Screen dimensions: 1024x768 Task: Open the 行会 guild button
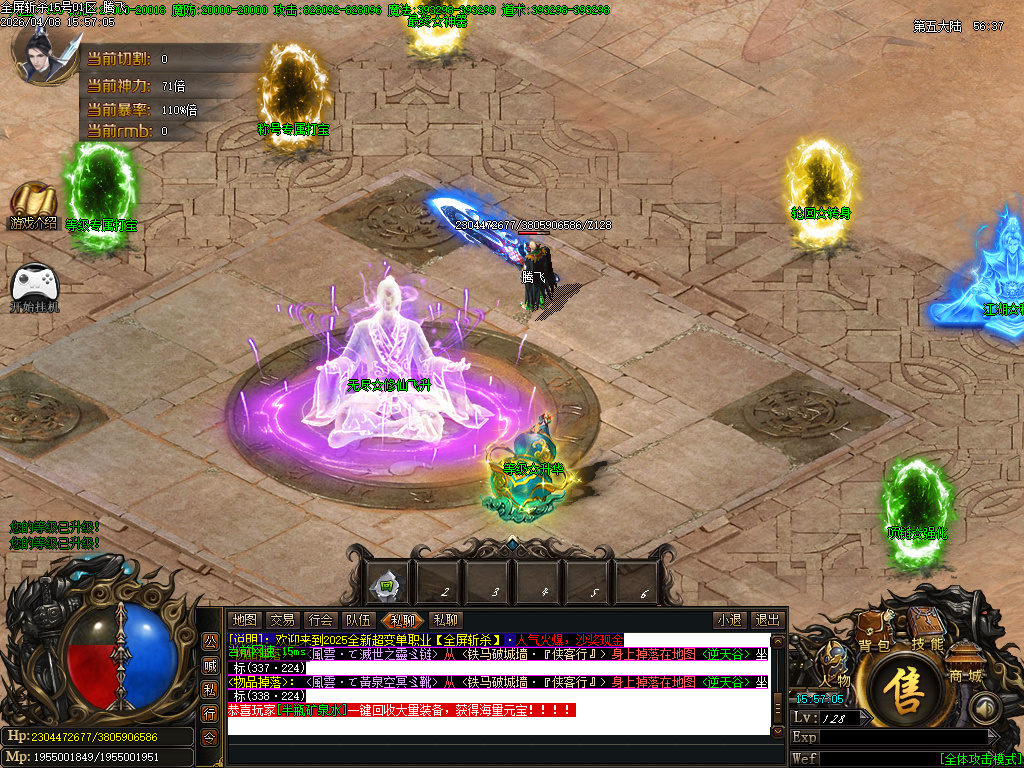click(320, 621)
